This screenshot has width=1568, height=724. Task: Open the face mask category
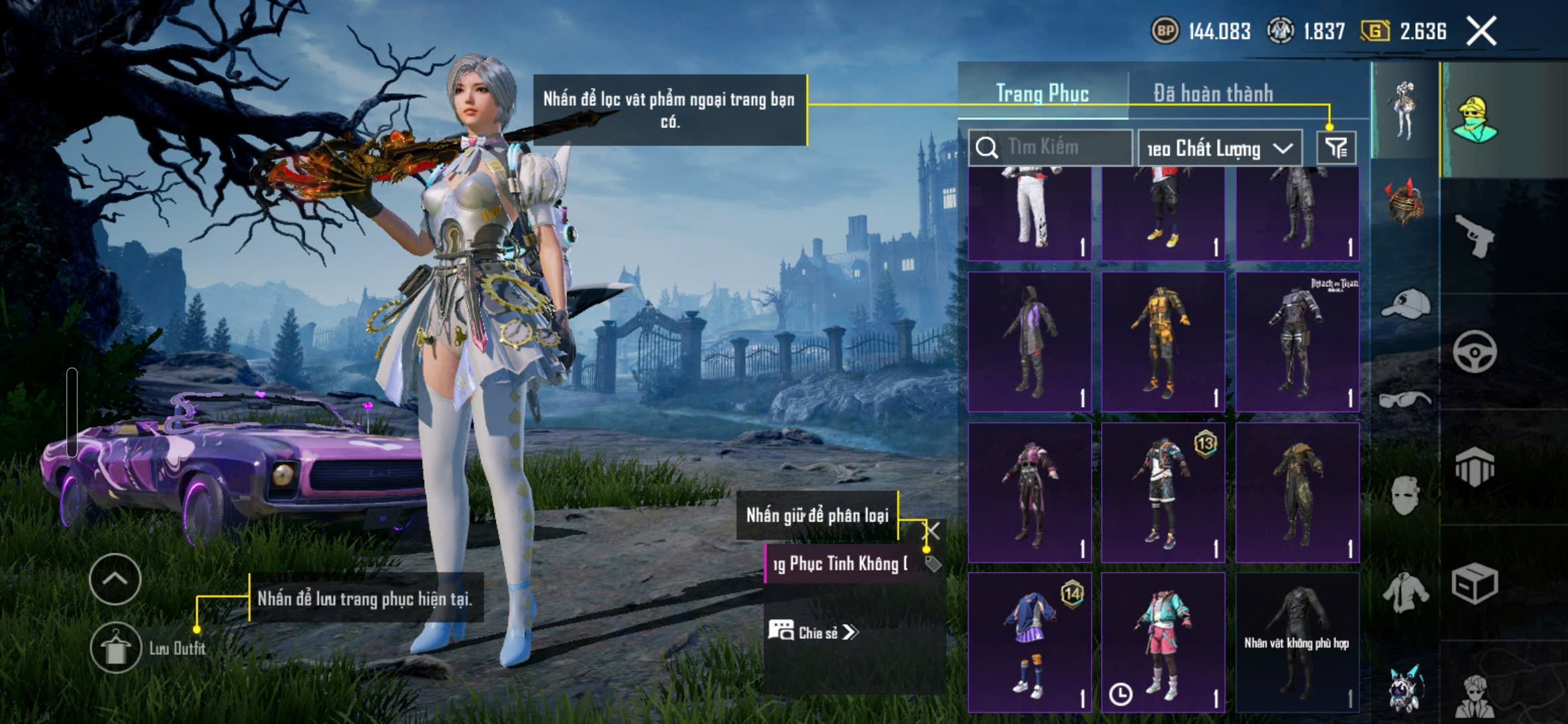pyautogui.click(x=1405, y=496)
